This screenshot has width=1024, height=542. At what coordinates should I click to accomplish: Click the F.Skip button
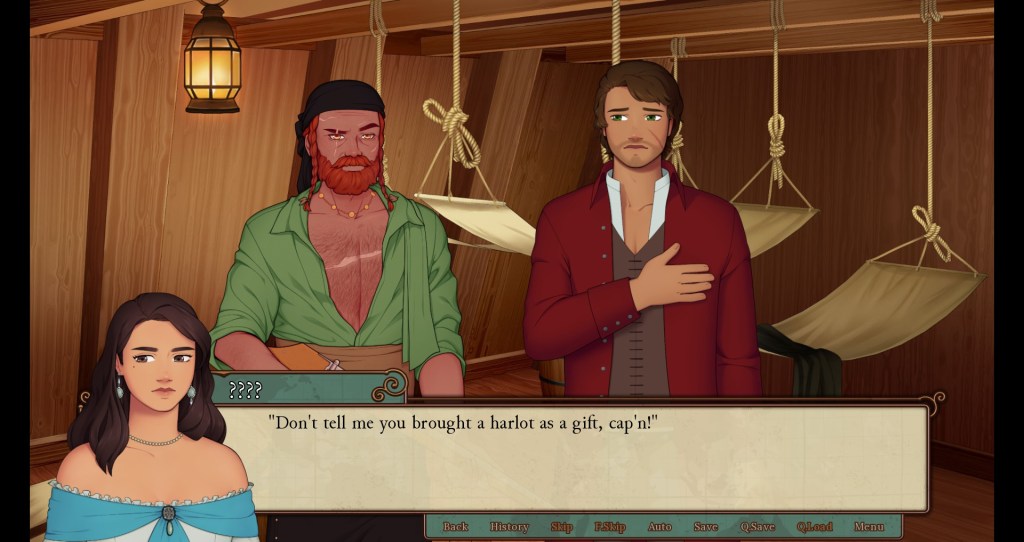[609, 527]
